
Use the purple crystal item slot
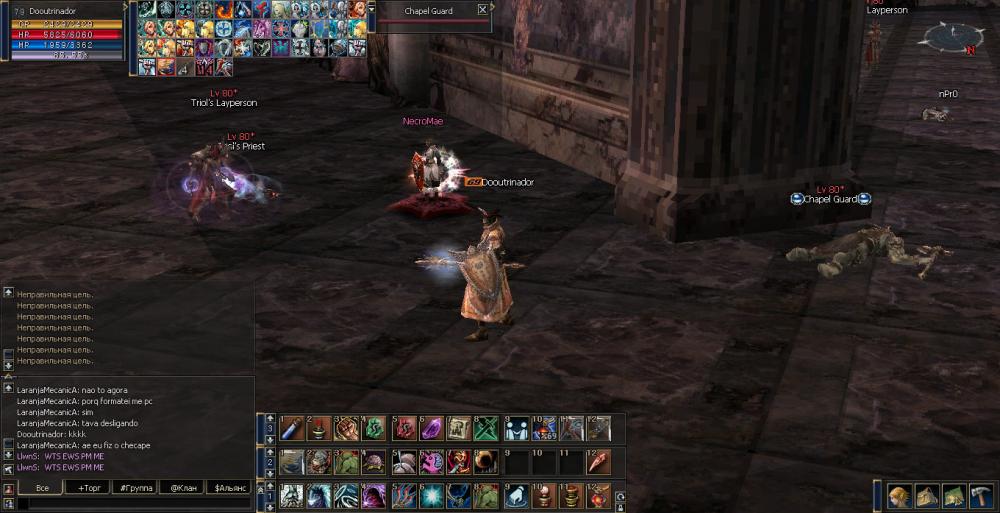click(x=431, y=429)
